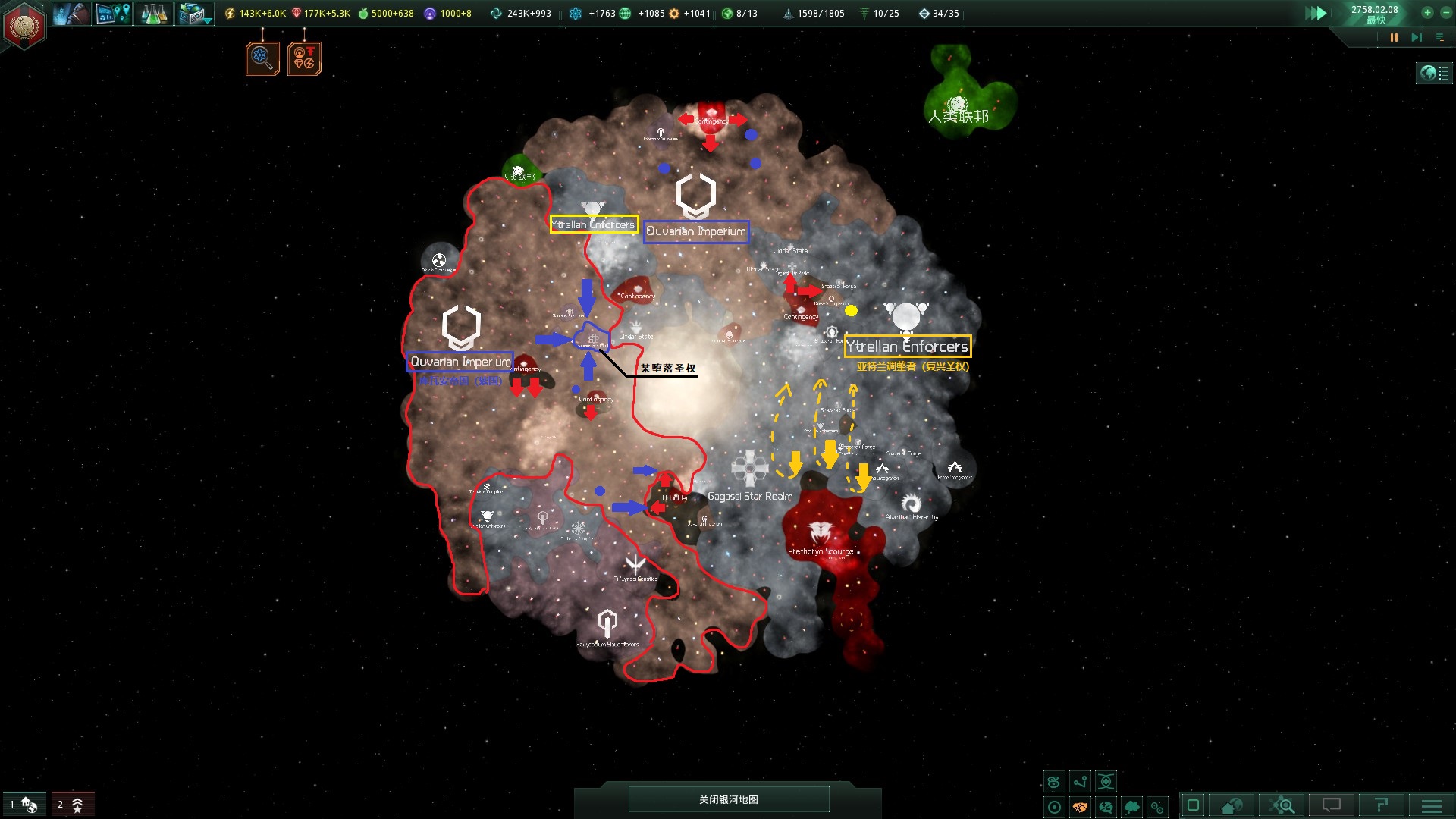
Task: Toggle the trade routes map overlay
Action: 1080,781
